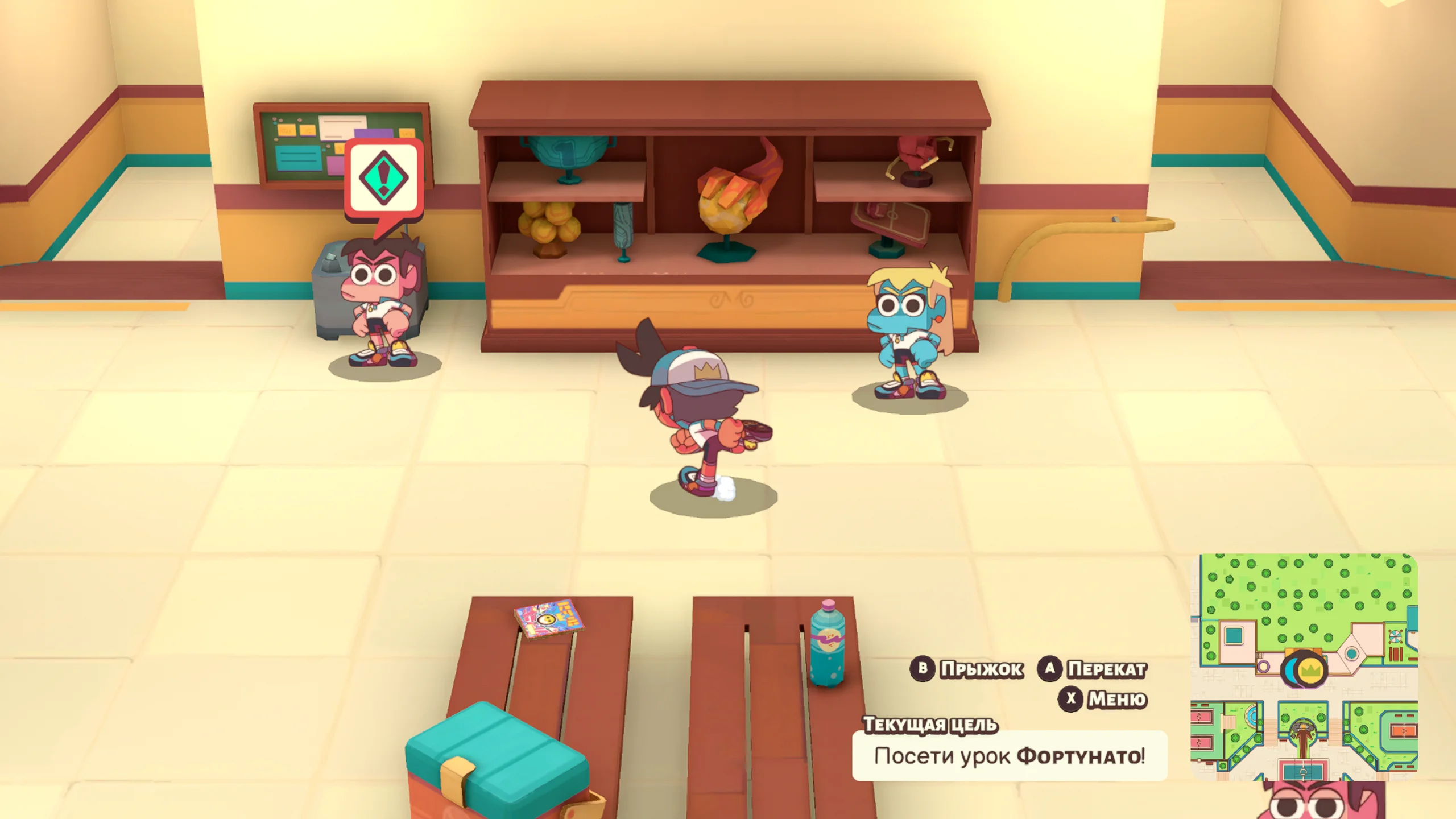This screenshot has width=1456, height=819.
Task: Select the crown player marker on the minimap
Action: [x=1310, y=671]
